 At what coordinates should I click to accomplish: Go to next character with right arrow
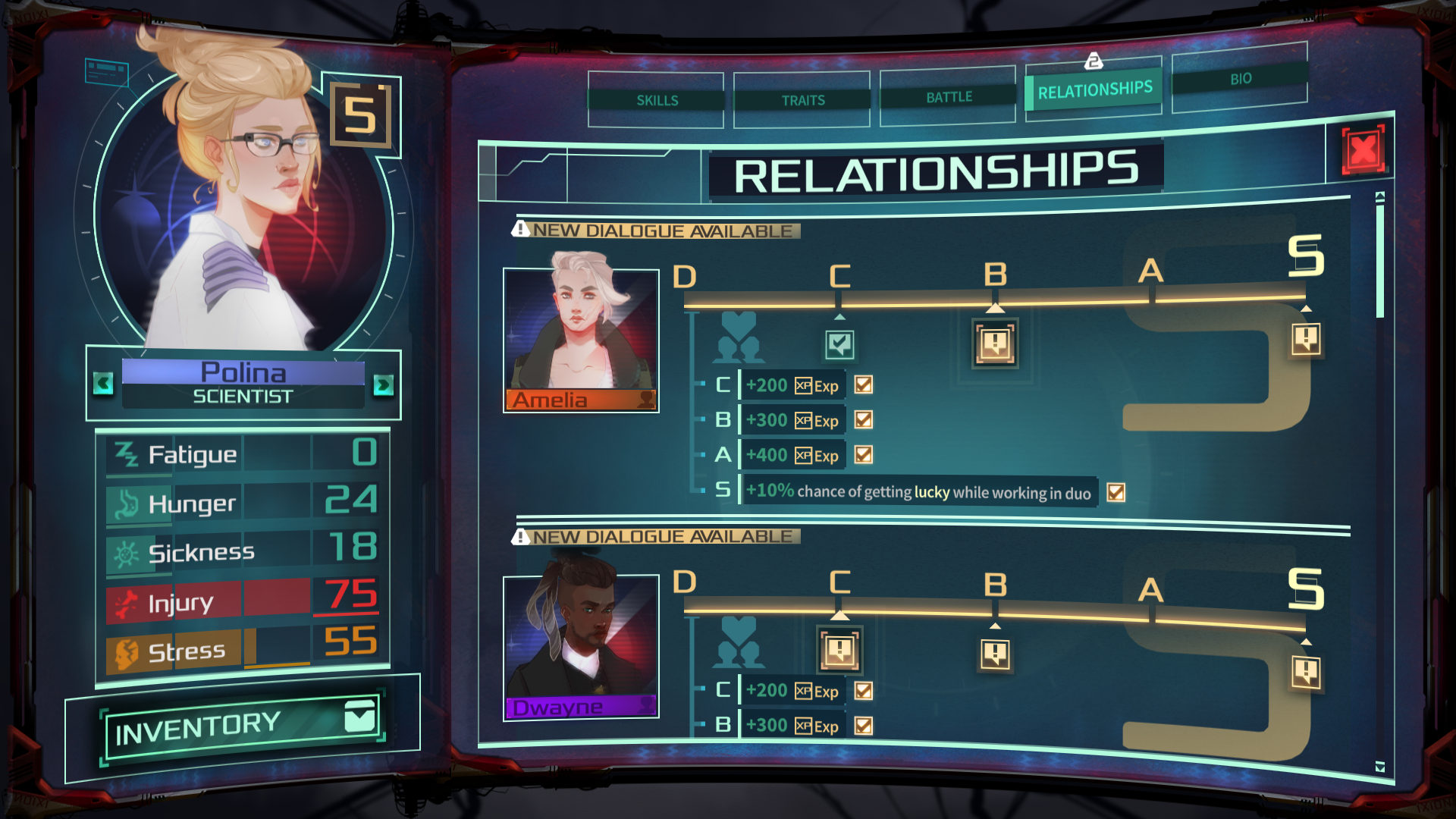[383, 385]
